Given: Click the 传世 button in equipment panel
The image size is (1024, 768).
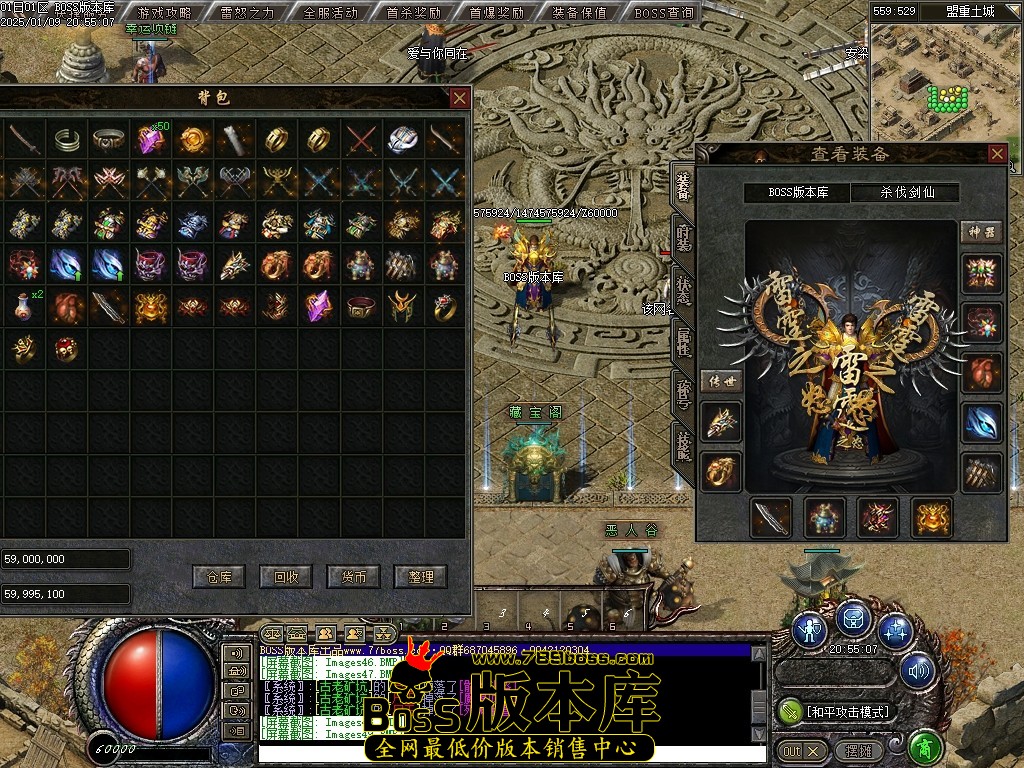Looking at the screenshot, I should point(720,381).
